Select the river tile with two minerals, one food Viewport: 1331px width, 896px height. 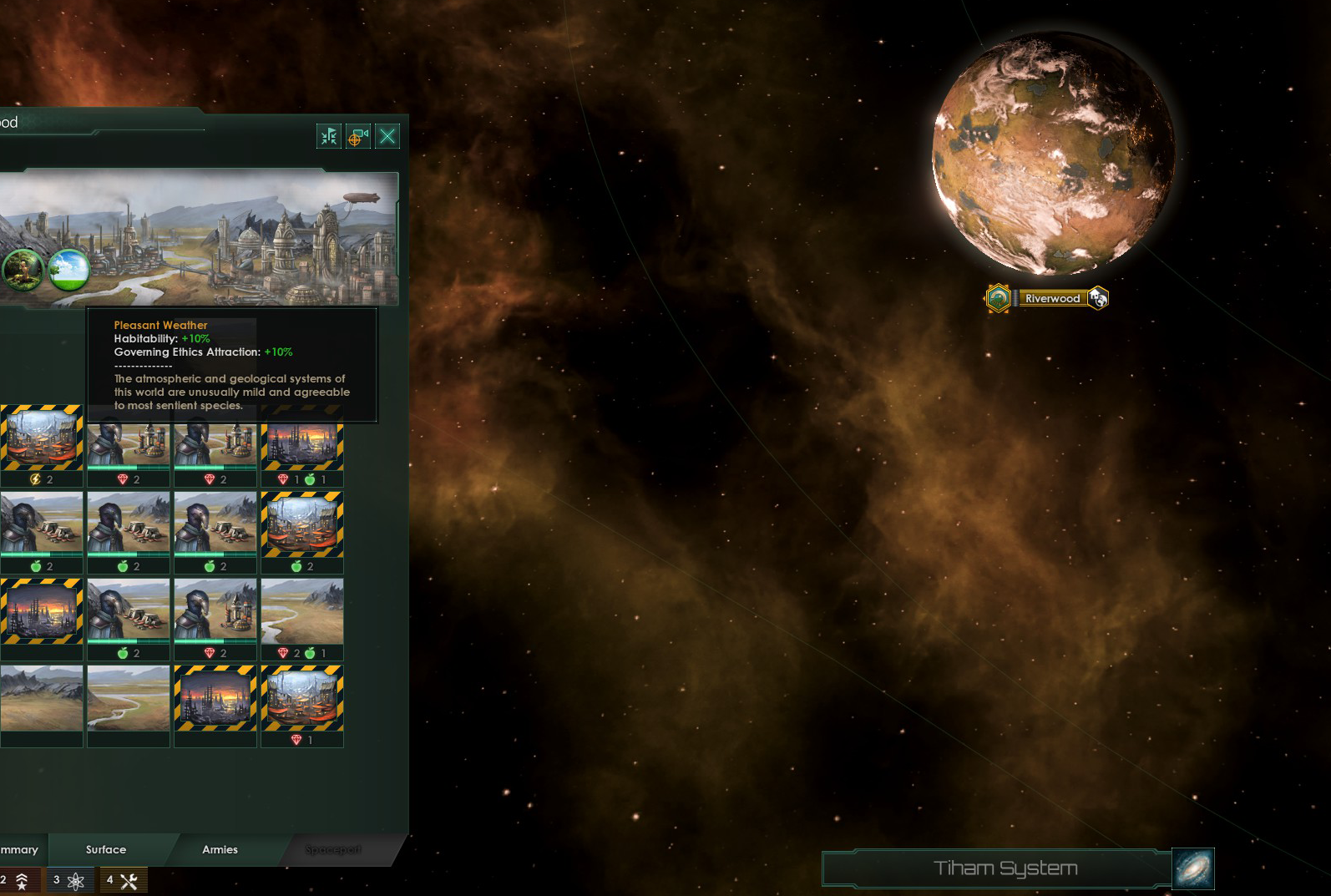point(302,620)
